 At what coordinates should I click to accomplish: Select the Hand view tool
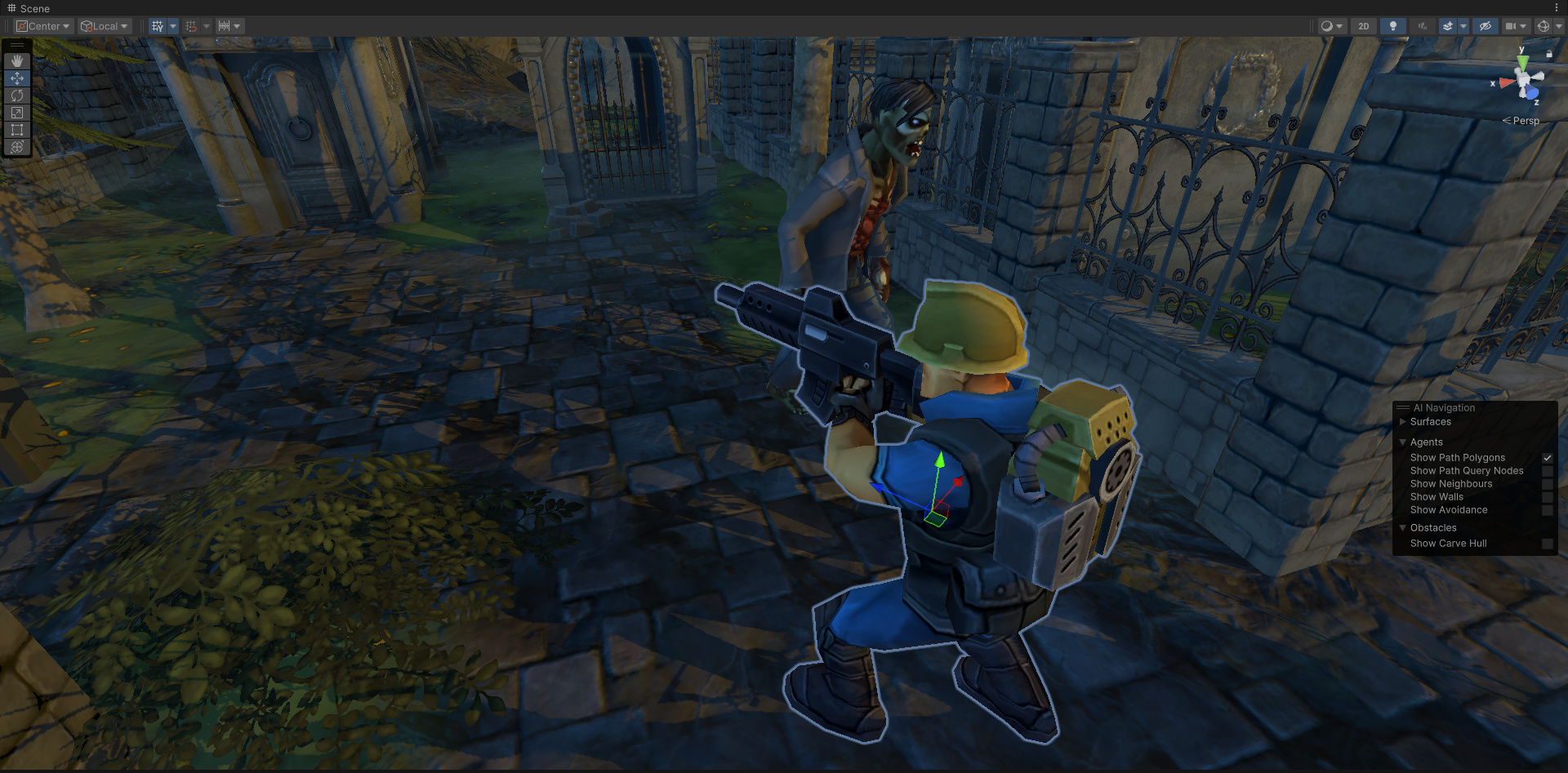click(x=16, y=61)
